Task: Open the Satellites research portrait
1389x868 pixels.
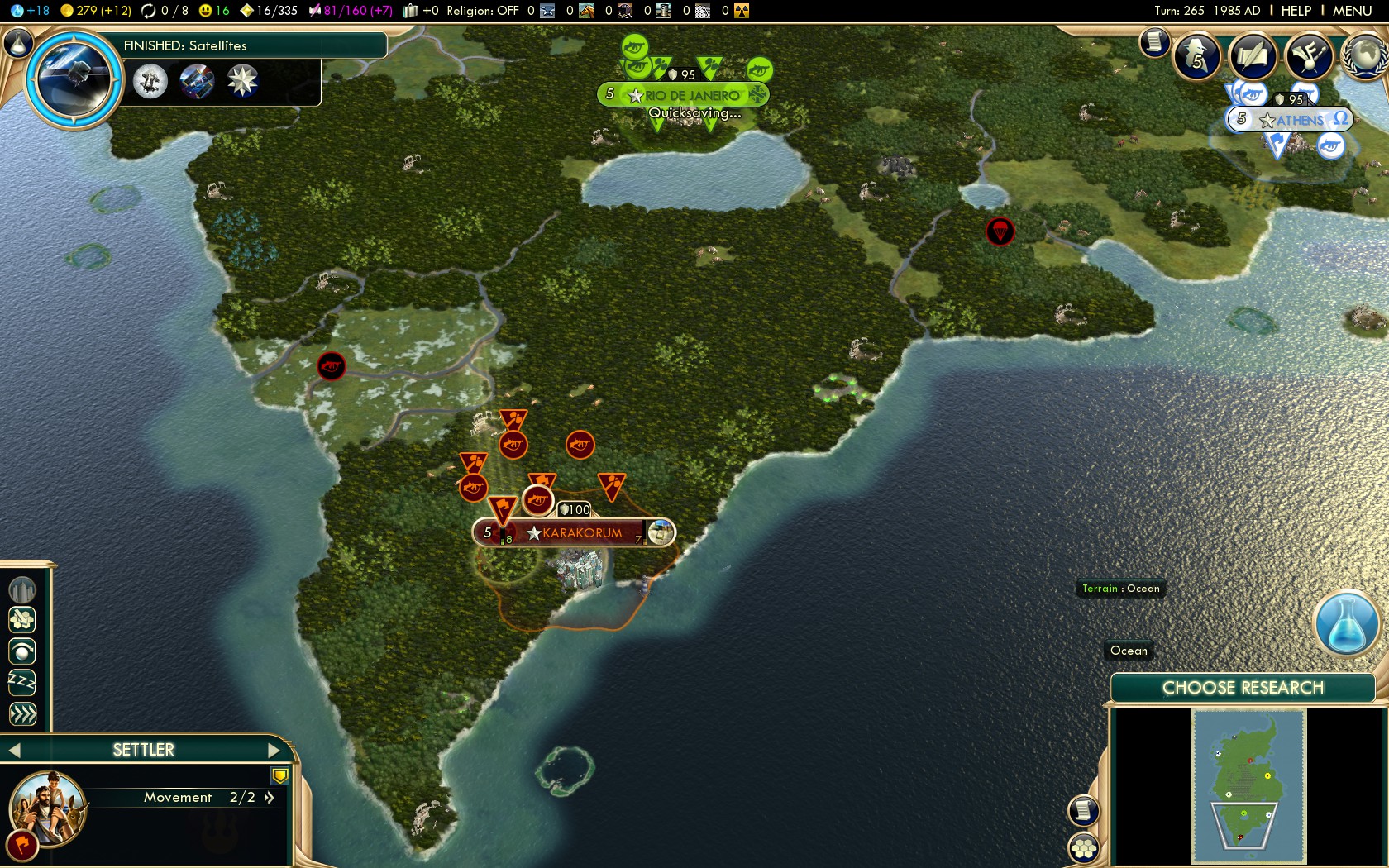Action: point(73,79)
